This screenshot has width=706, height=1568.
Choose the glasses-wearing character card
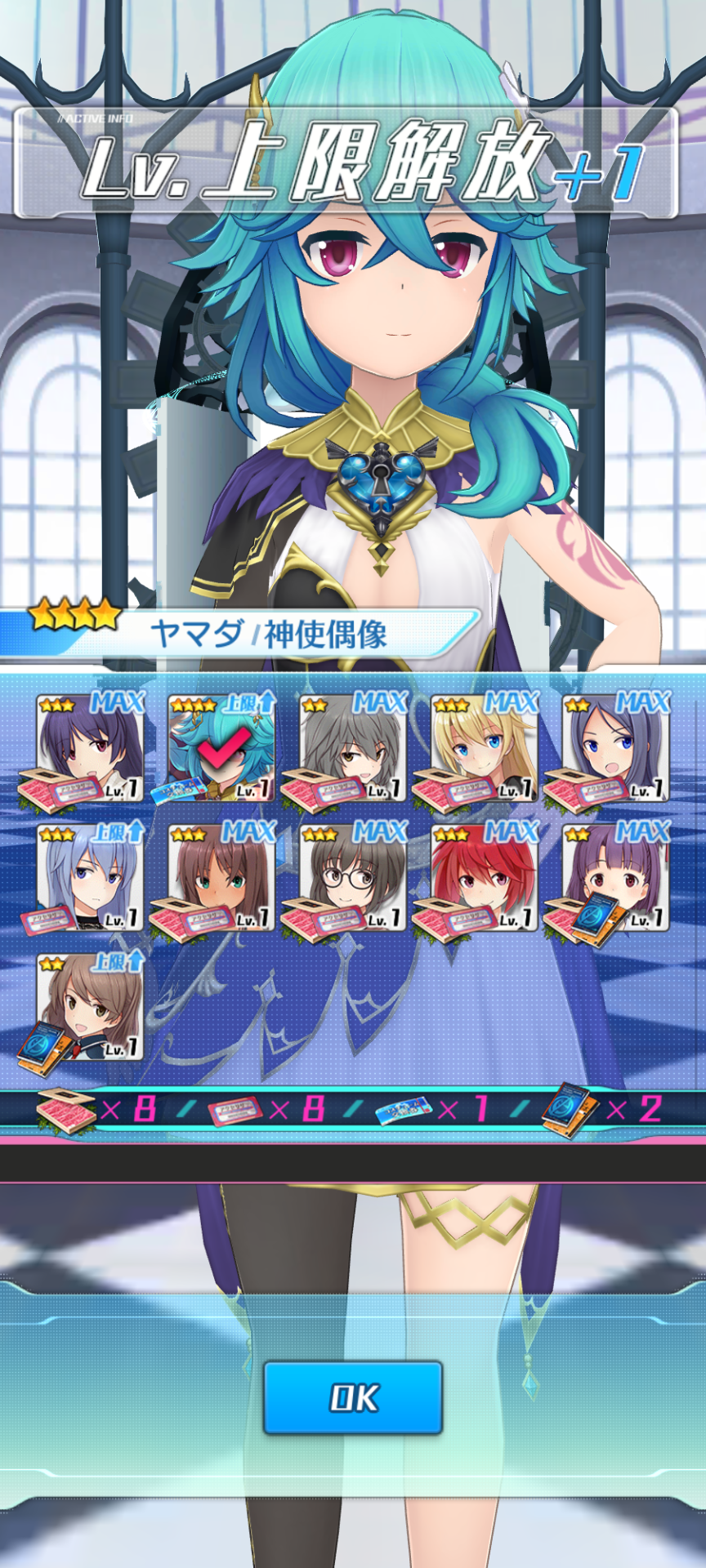pos(353,878)
